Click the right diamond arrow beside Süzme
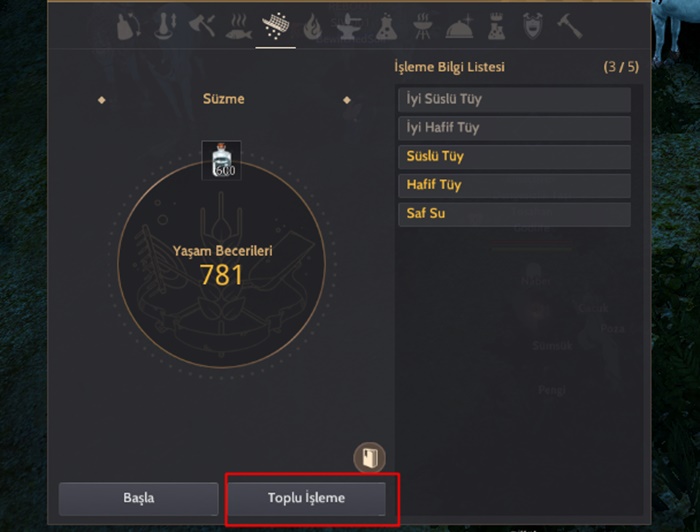The image size is (700, 532). point(347,100)
